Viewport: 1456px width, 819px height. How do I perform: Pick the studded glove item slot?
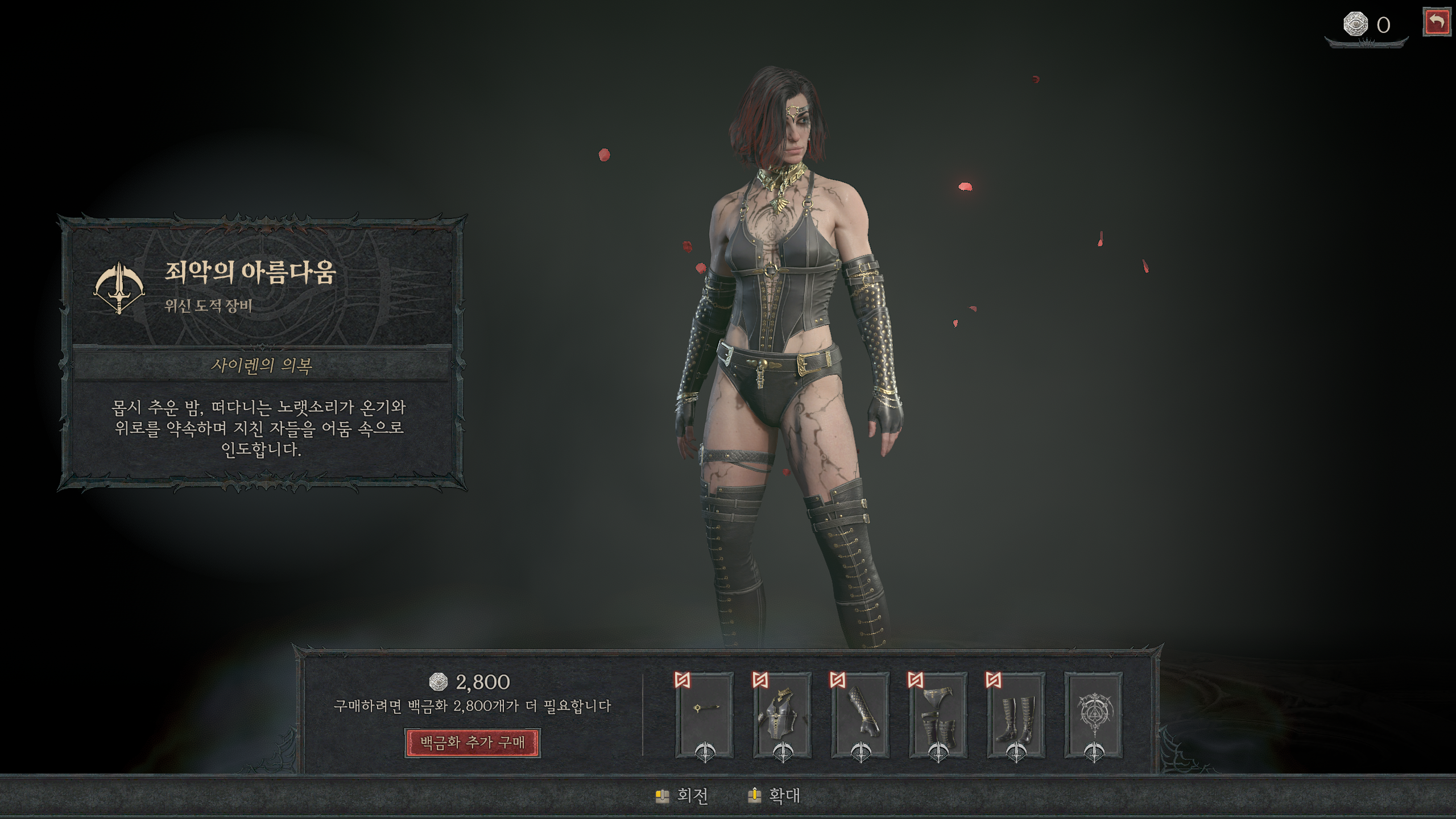[x=861, y=714]
